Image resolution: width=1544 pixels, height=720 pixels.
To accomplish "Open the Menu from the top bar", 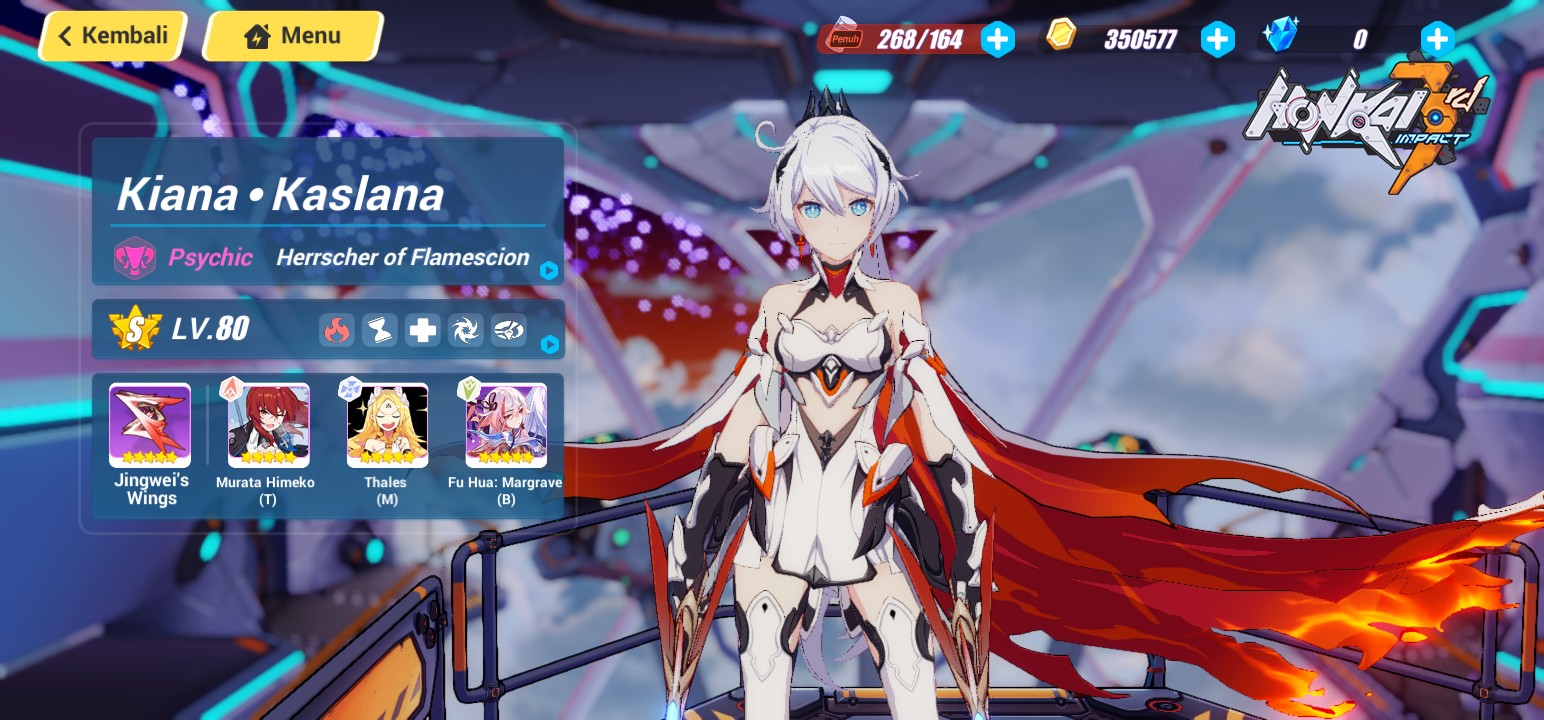I will pyautogui.click(x=291, y=35).
